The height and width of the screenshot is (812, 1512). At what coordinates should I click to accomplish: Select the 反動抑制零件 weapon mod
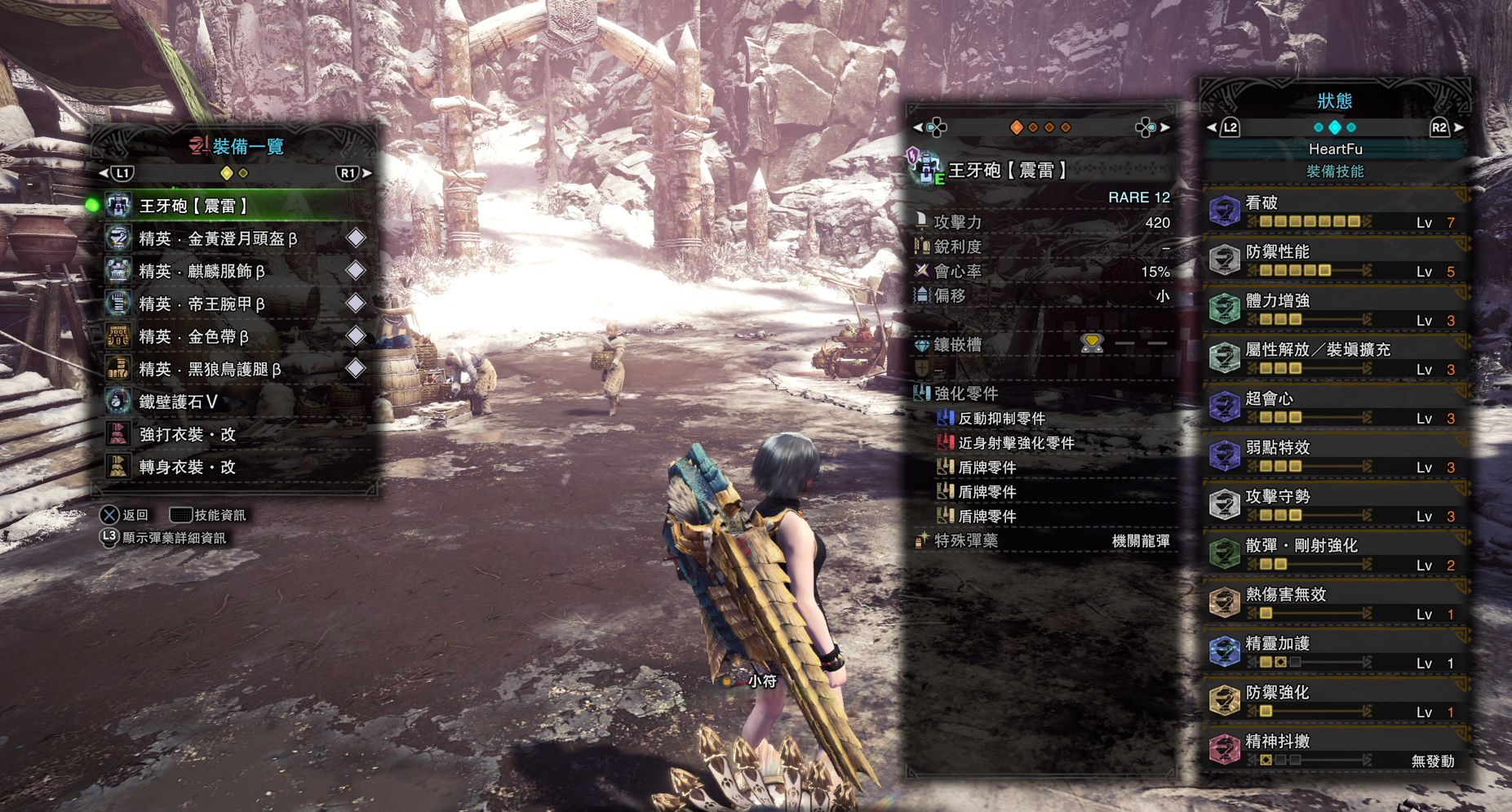click(x=1001, y=419)
